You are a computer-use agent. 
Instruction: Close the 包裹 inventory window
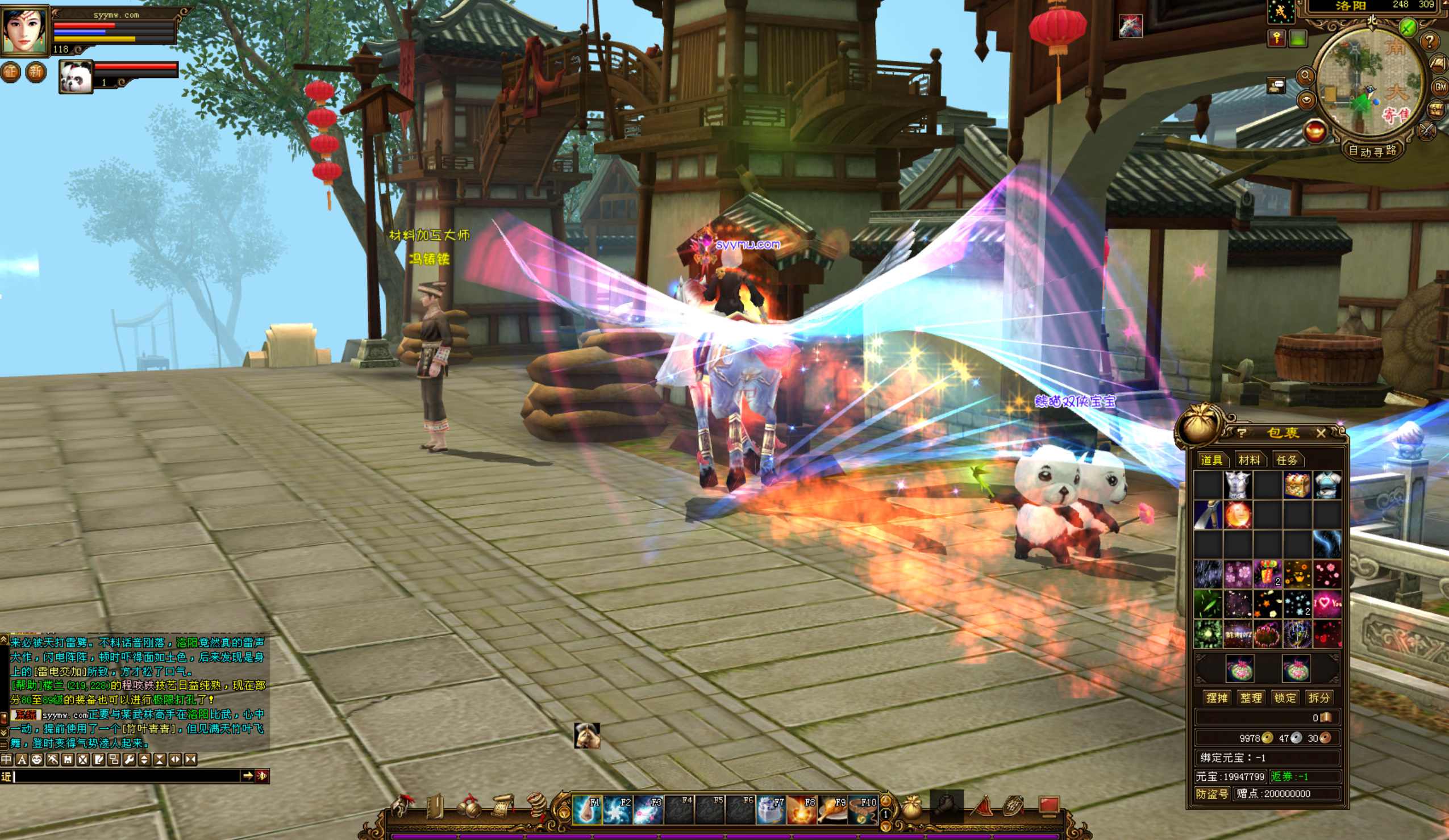[x=1321, y=433]
